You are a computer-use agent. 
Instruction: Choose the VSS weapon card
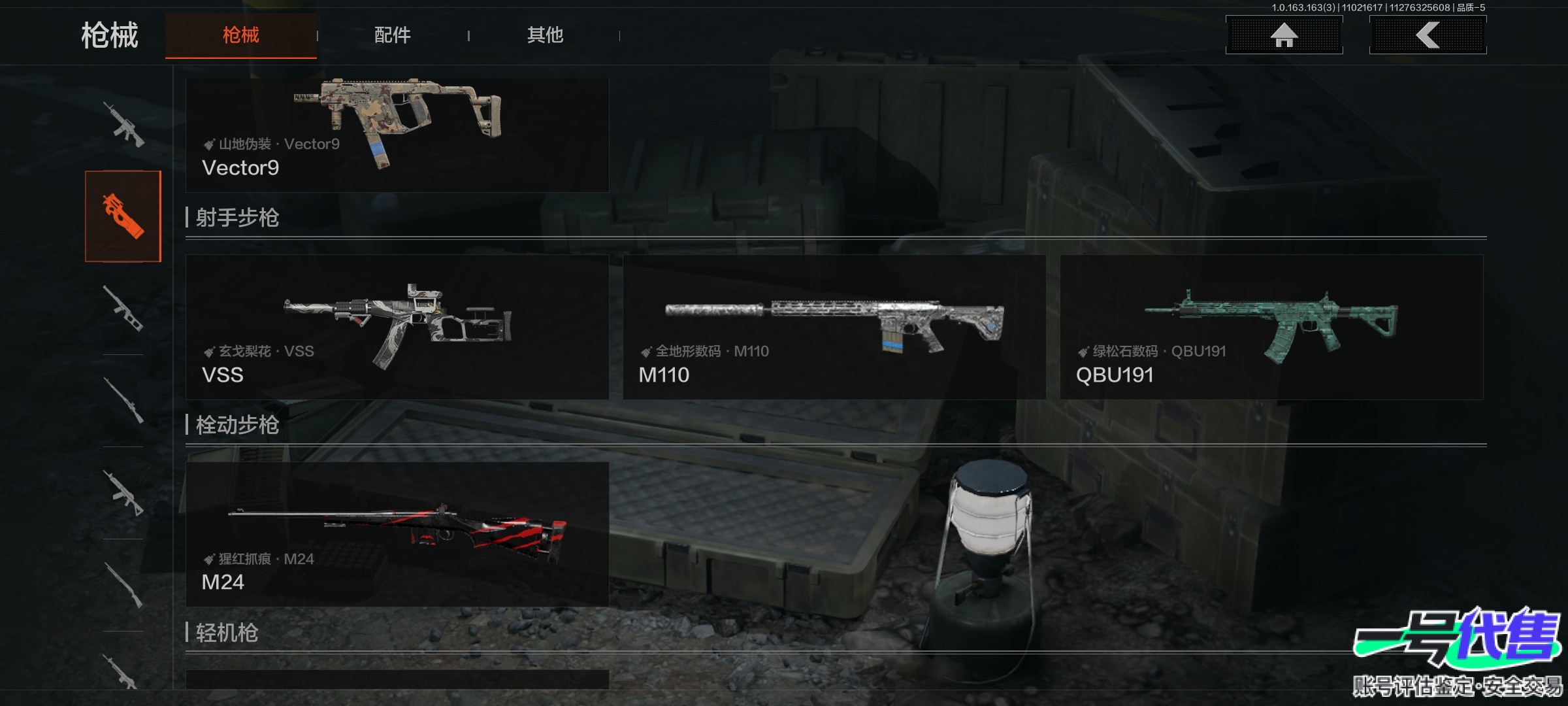[397, 327]
